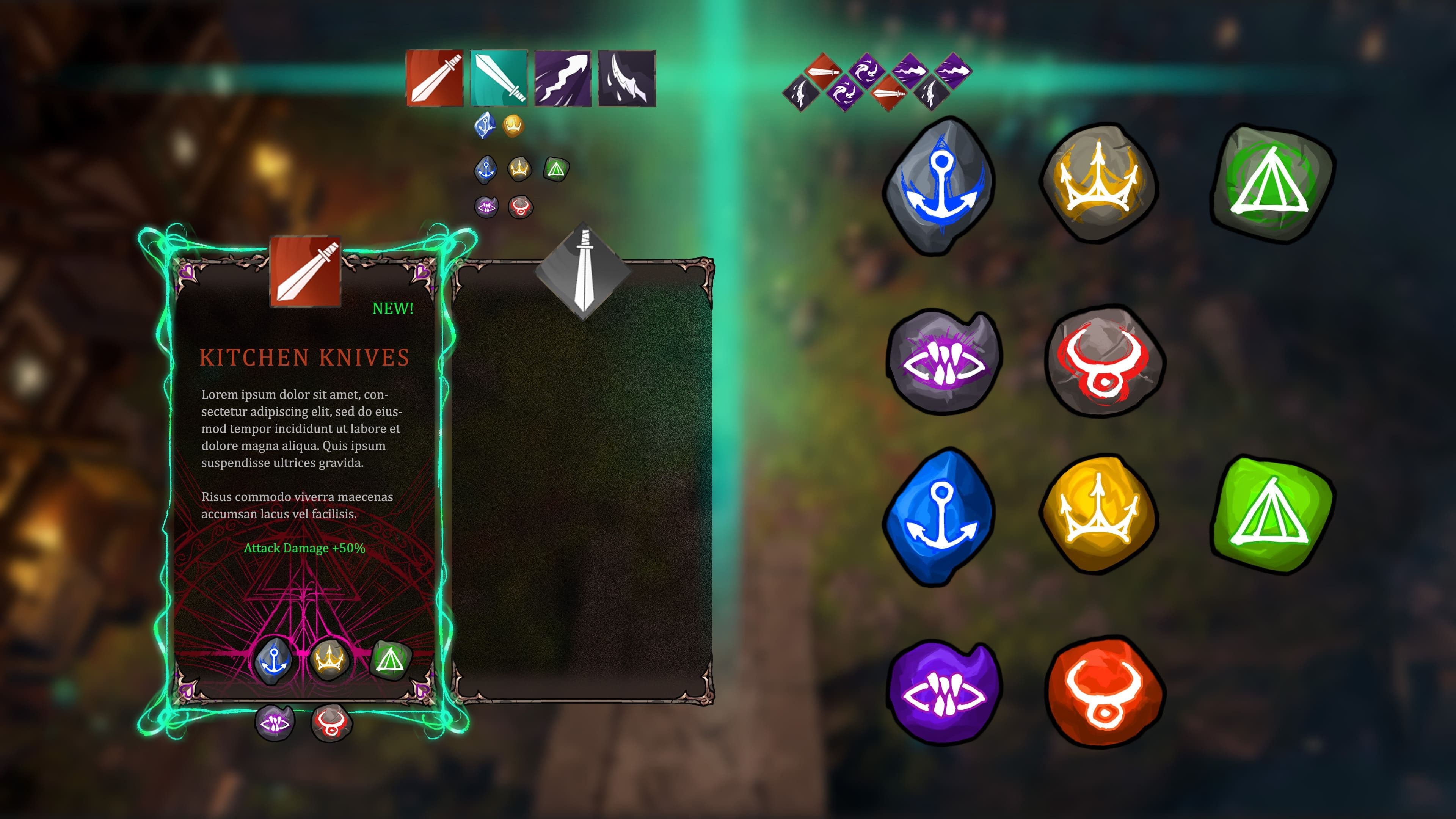Select the dark grey claw square icon
Screen dimensions: 1456x819
627,78
